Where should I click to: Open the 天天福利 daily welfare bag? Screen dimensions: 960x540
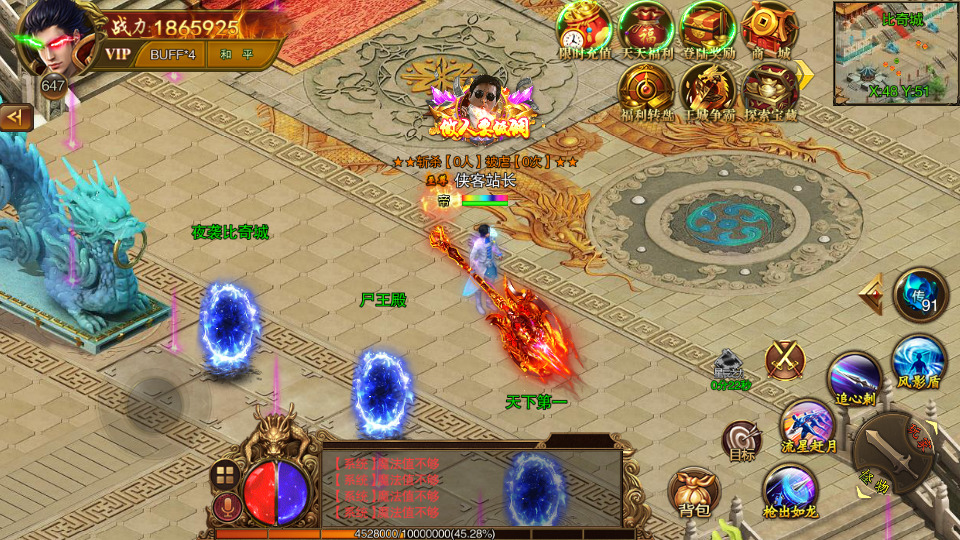pos(646,28)
